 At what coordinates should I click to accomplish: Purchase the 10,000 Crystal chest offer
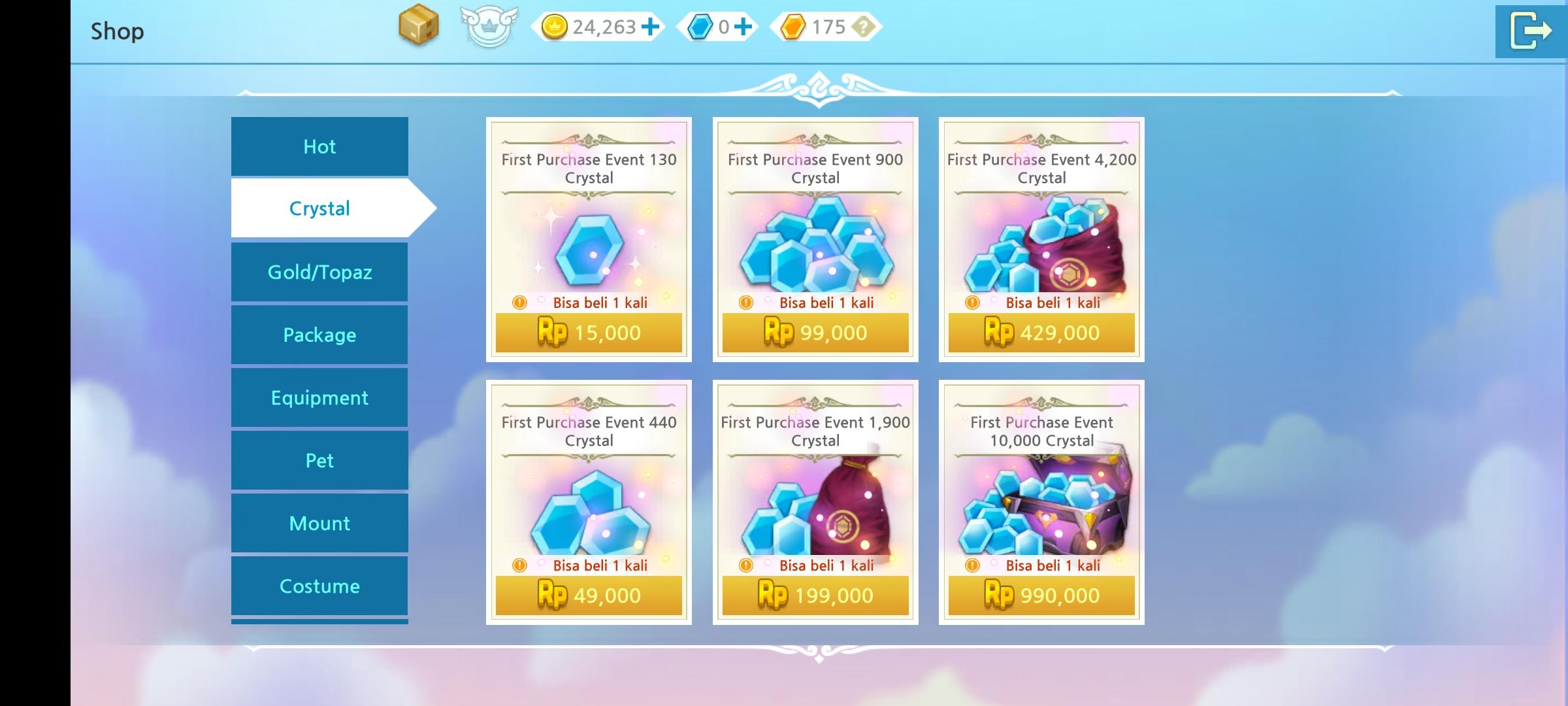click(x=1041, y=596)
